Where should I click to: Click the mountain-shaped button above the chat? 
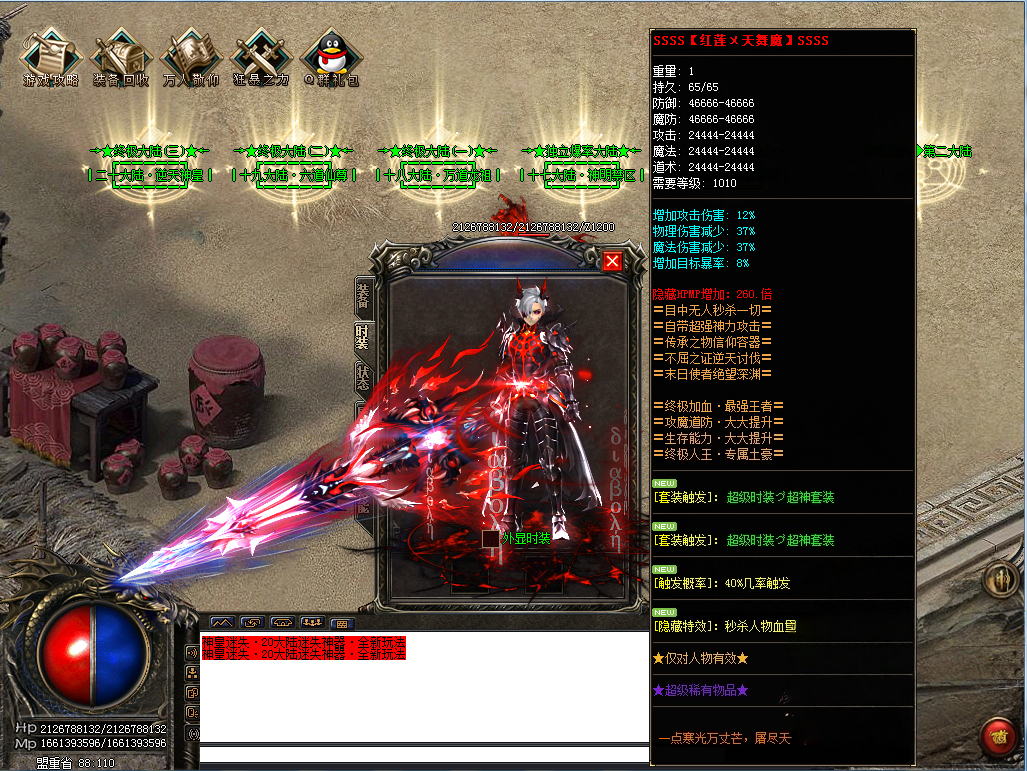point(221,622)
